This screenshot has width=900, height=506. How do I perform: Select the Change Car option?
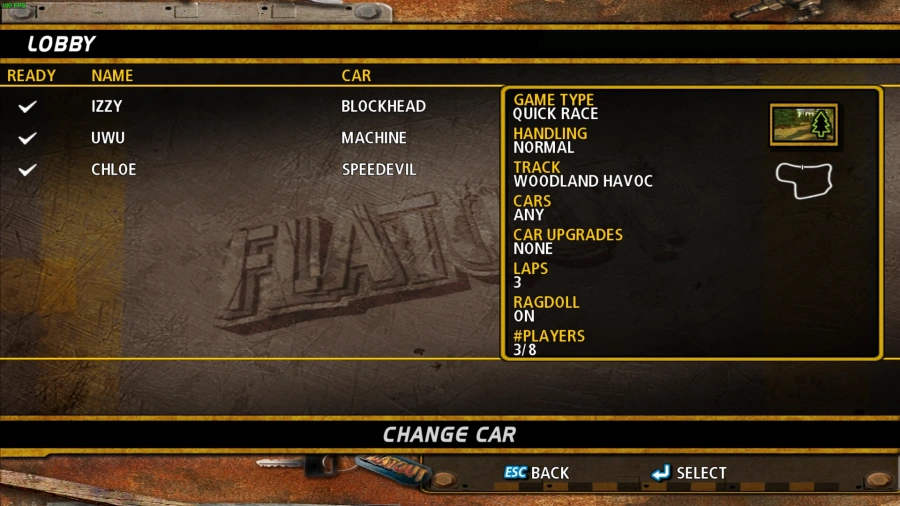click(449, 435)
